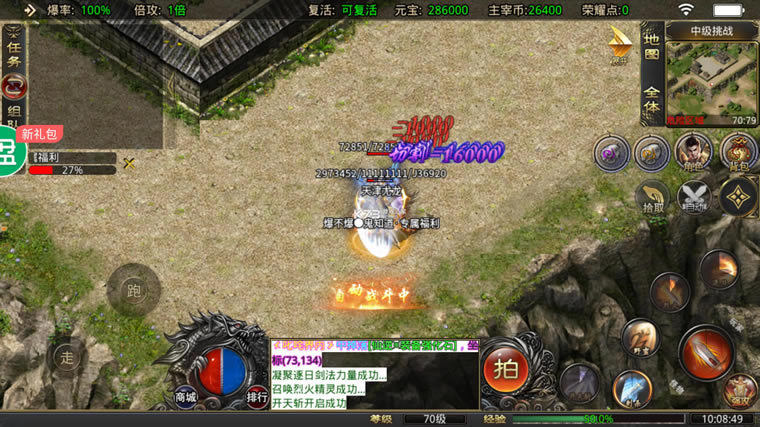Open the 背包 backpack
The width and height of the screenshot is (760, 427).
738,153
